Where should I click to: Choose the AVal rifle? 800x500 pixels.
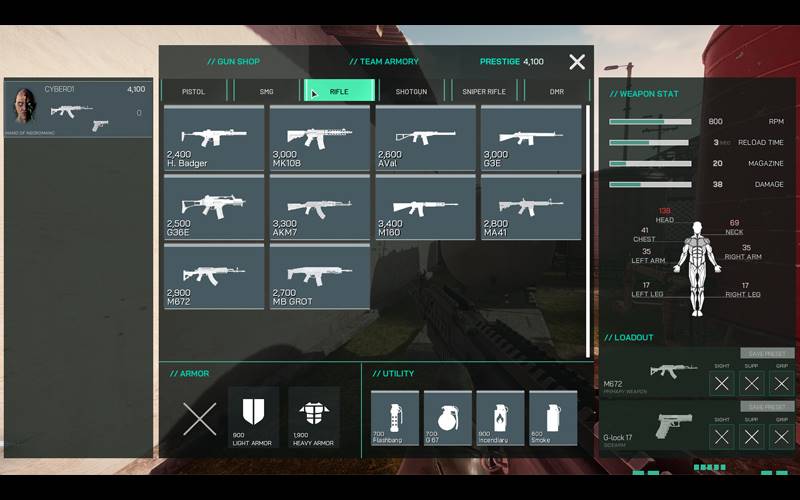[425, 138]
